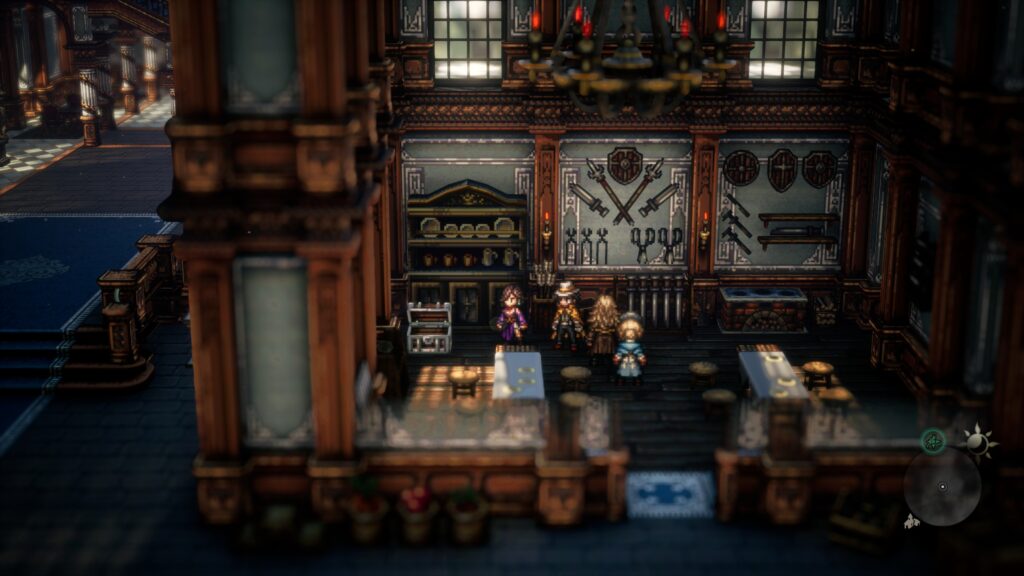This screenshot has width=1024, height=576.
Task: Click the small white town icon by minimap
Action: [911, 521]
